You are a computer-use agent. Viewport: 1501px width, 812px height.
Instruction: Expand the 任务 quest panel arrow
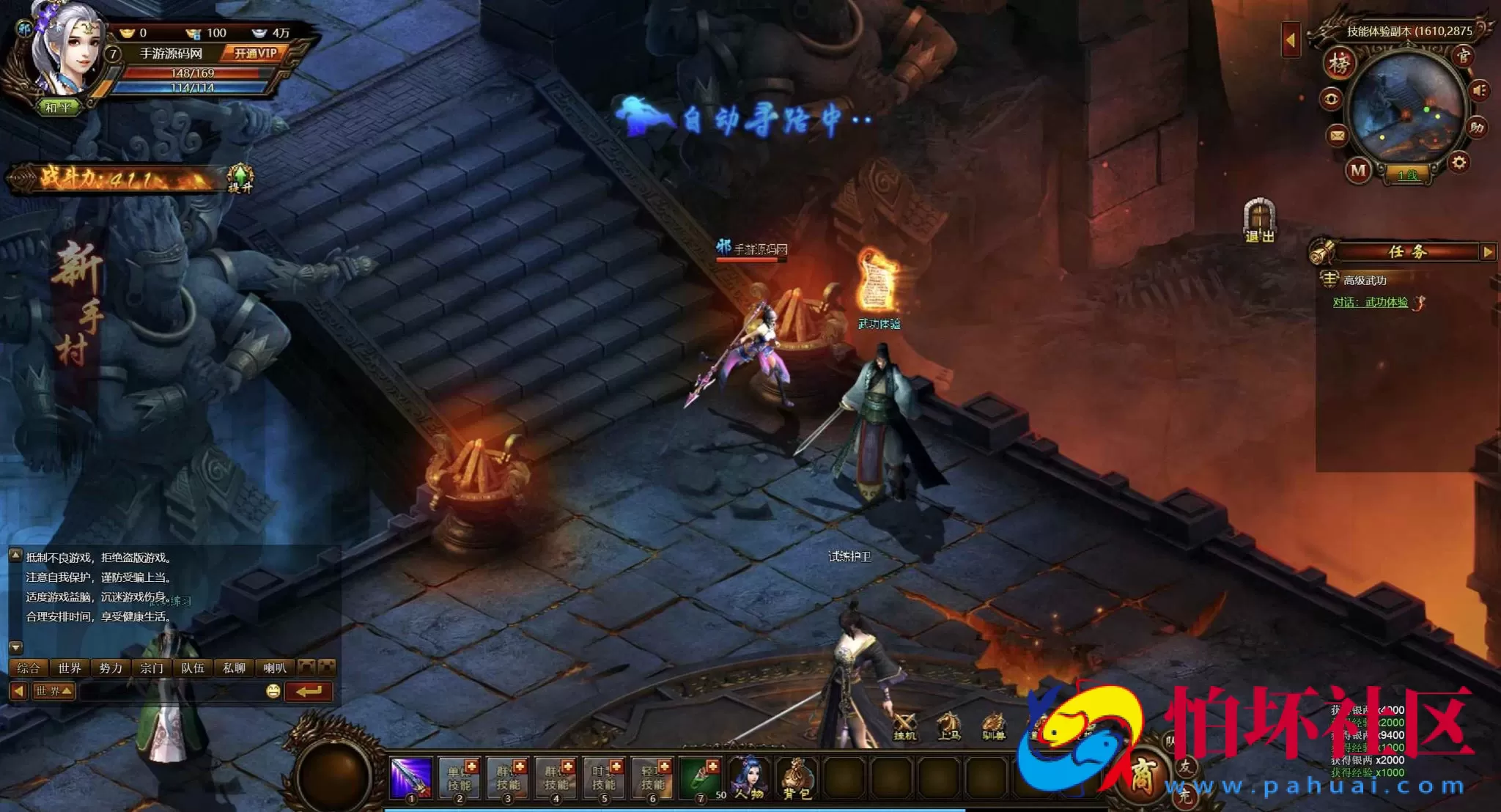click(x=1489, y=253)
